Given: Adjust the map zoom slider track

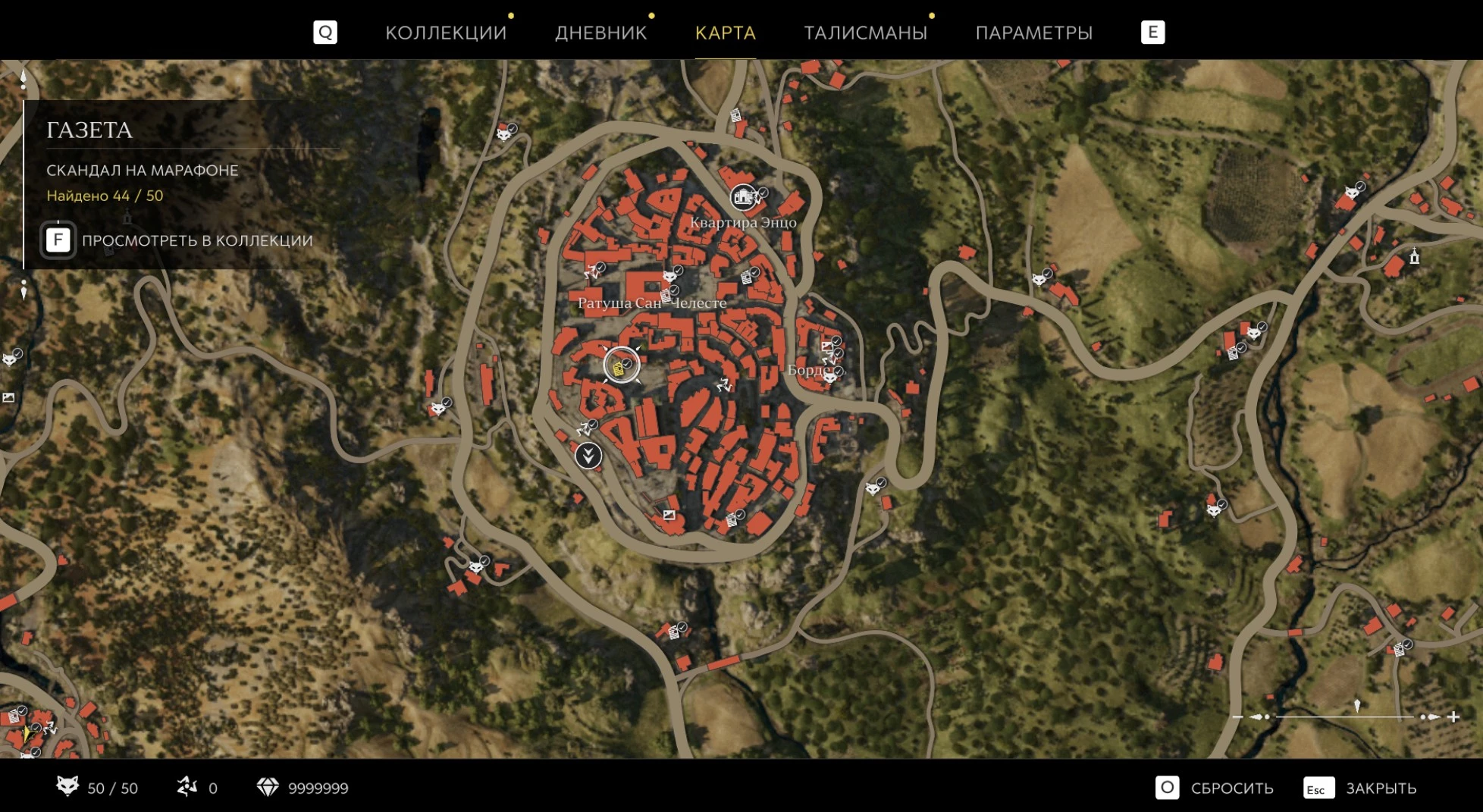Looking at the screenshot, I should [x=1344, y=716].
